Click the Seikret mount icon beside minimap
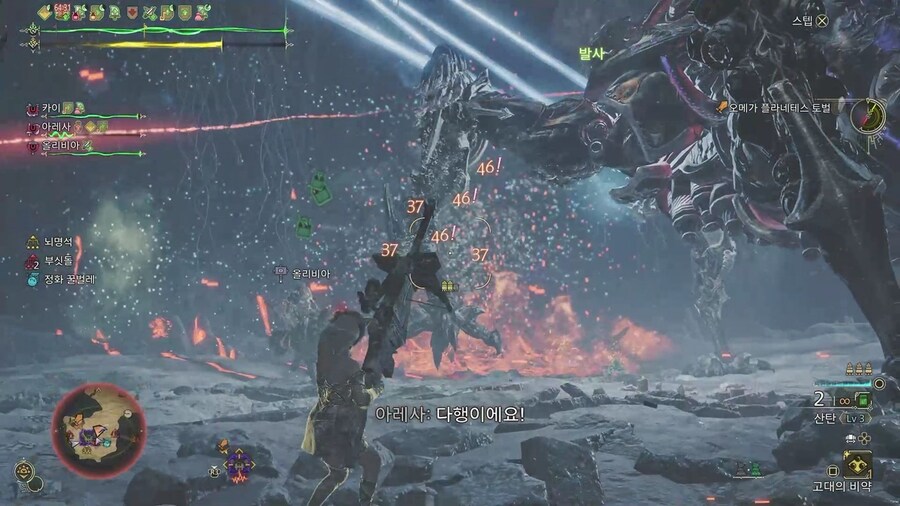900x506 pixels. click(25, 469)
